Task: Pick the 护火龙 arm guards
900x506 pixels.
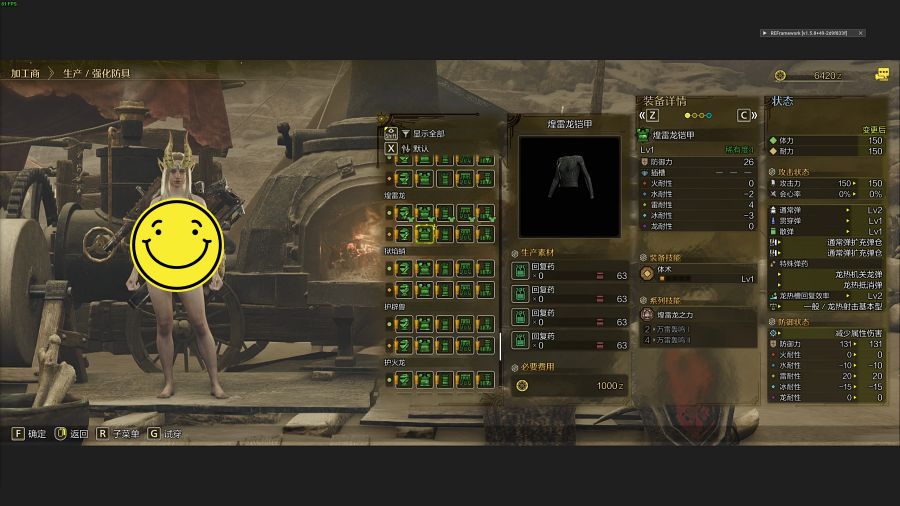Action: (x=445, y=379)
